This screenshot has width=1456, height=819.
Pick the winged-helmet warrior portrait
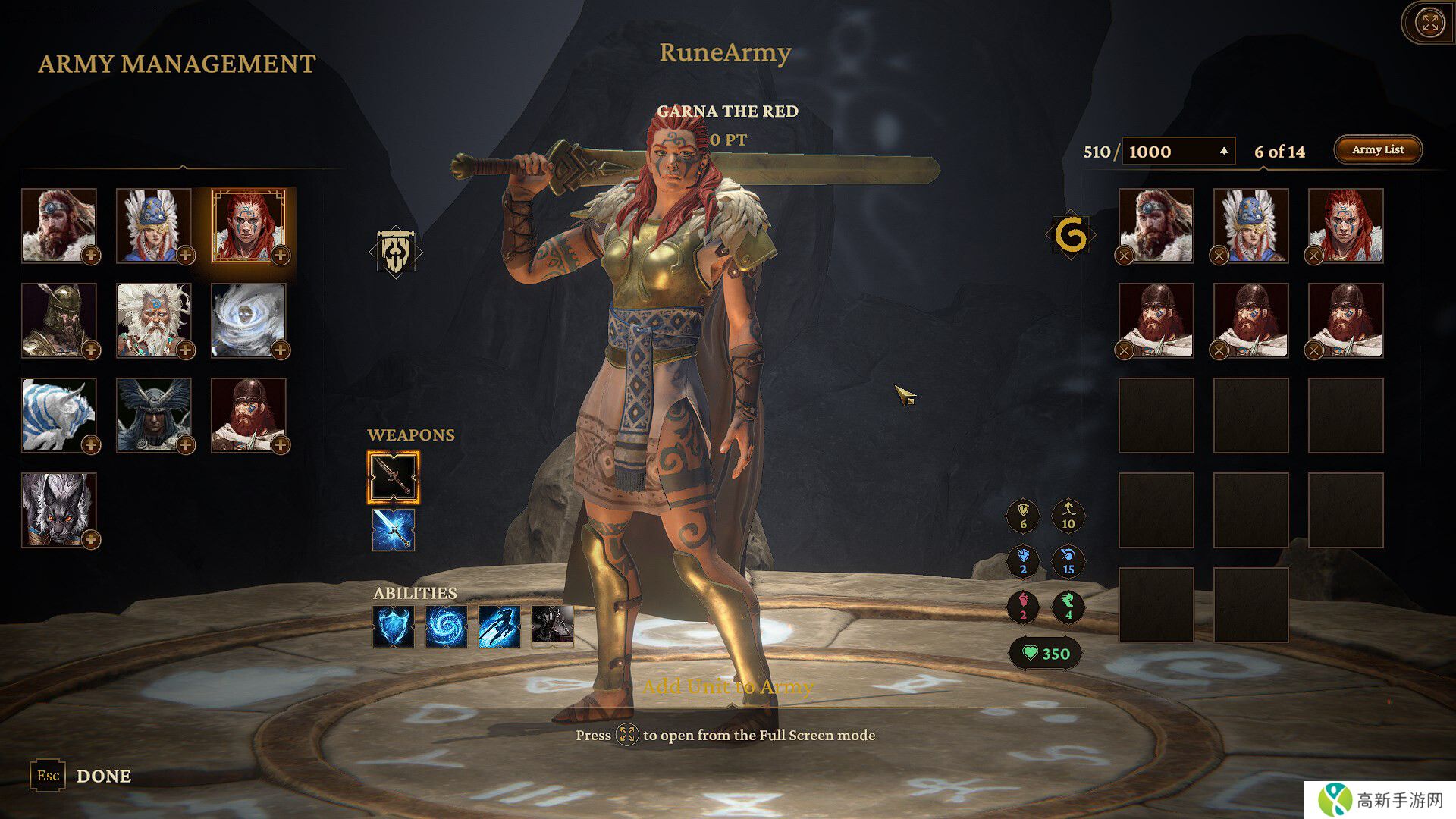[154, 415]
